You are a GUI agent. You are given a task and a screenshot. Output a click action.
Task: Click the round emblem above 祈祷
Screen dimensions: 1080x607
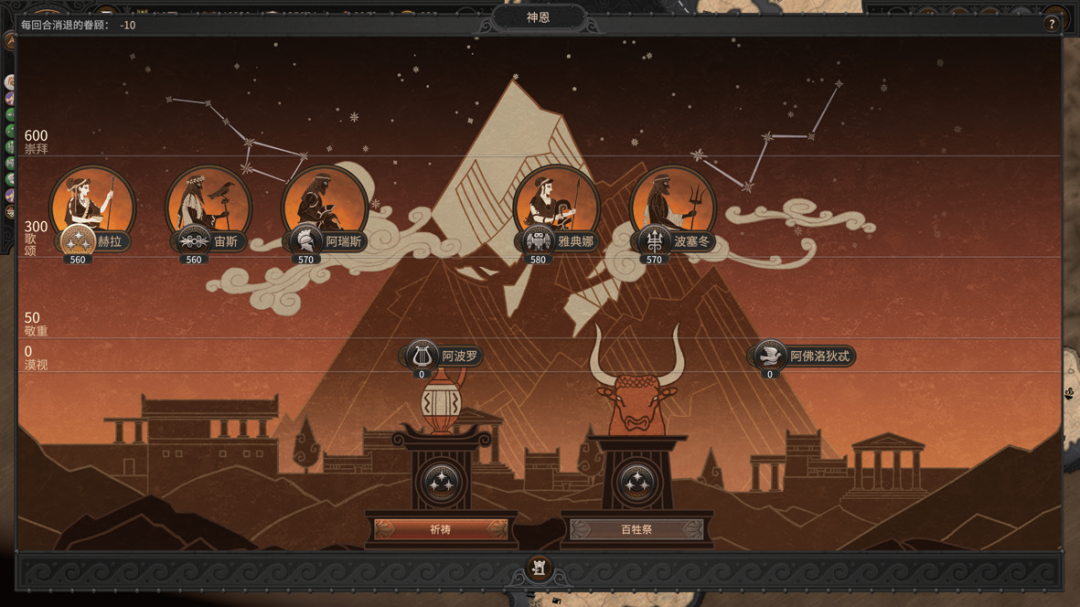coord(440,483)
